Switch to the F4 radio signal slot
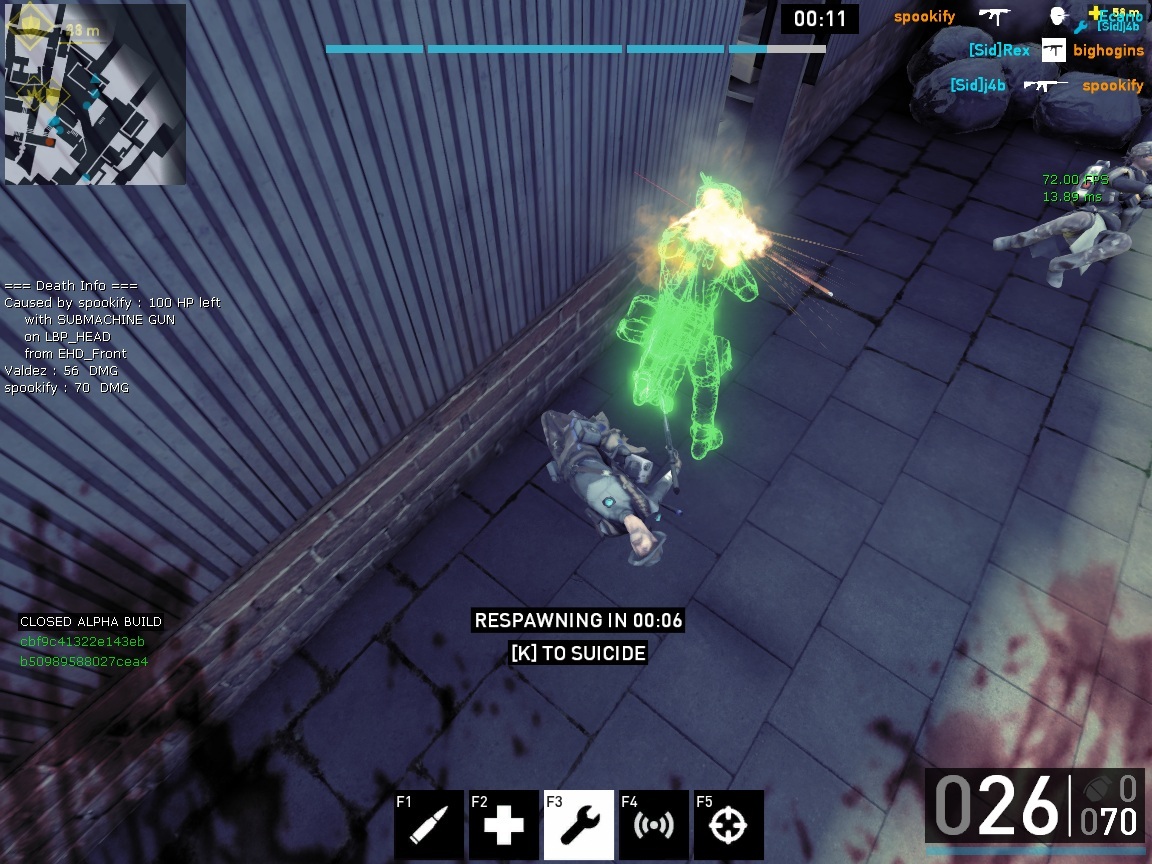The width and height of the screenshot is (1152, 864). click(654, 825)
